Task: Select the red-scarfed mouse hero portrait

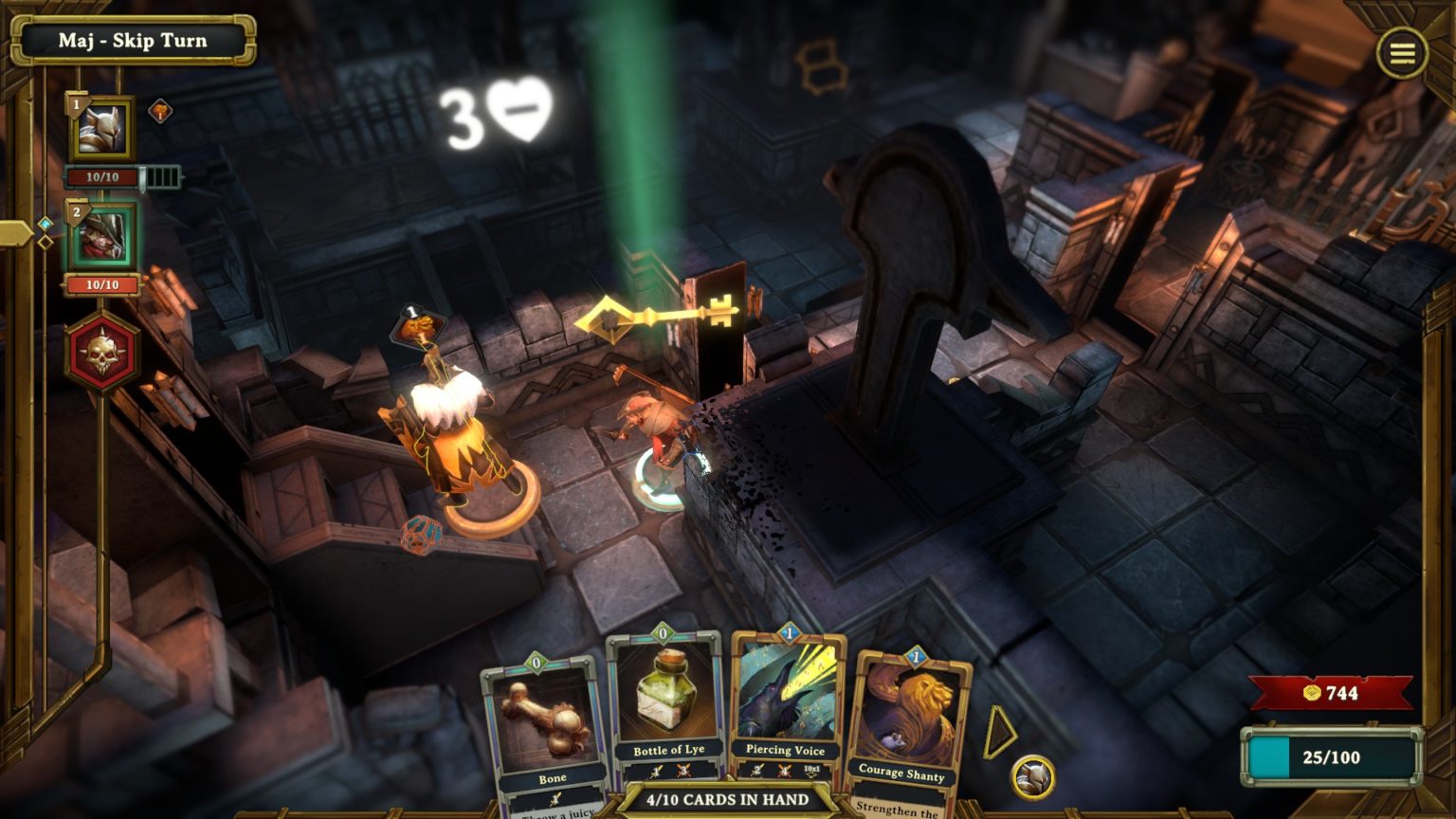Action: pyautogui.click(x=102, y=237)
